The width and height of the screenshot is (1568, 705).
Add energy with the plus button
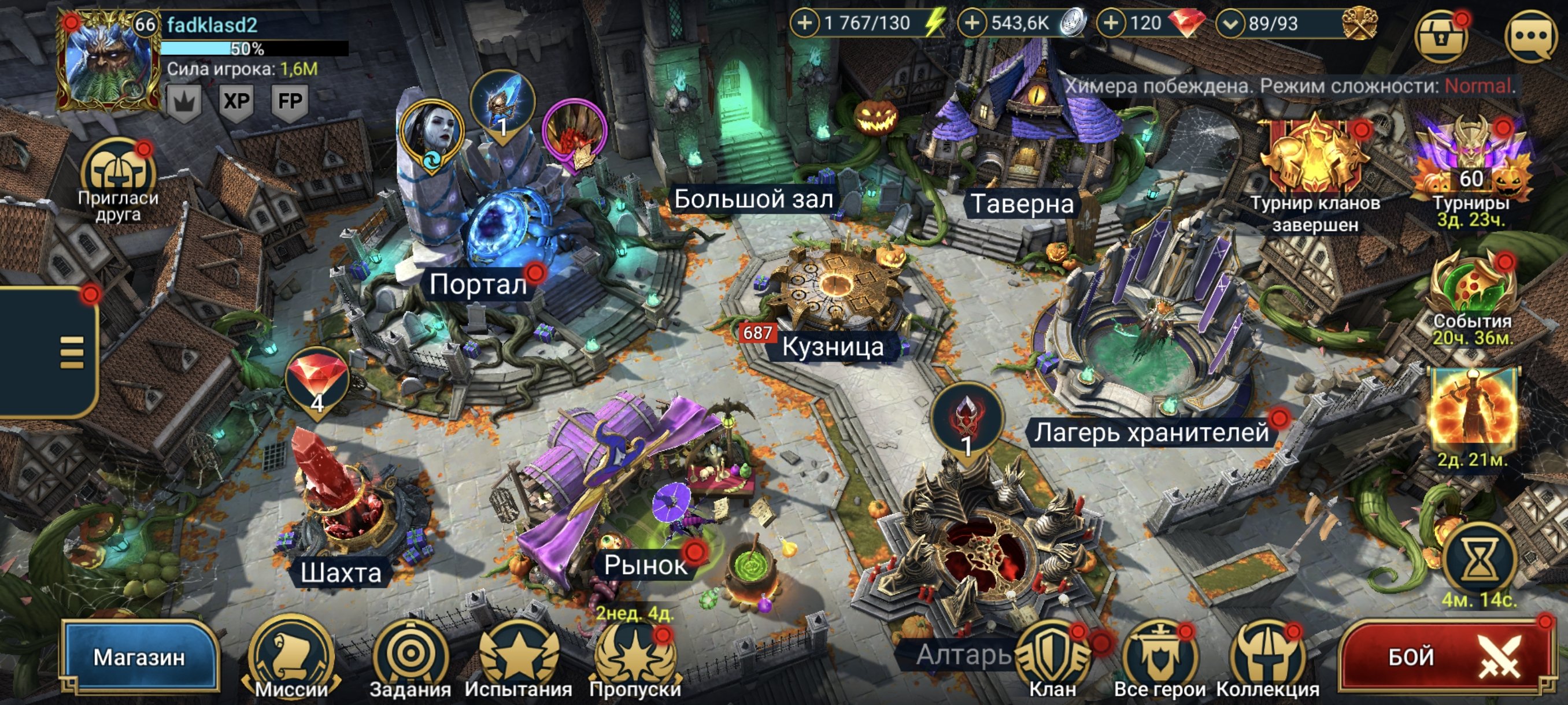(x=805, y=24)
